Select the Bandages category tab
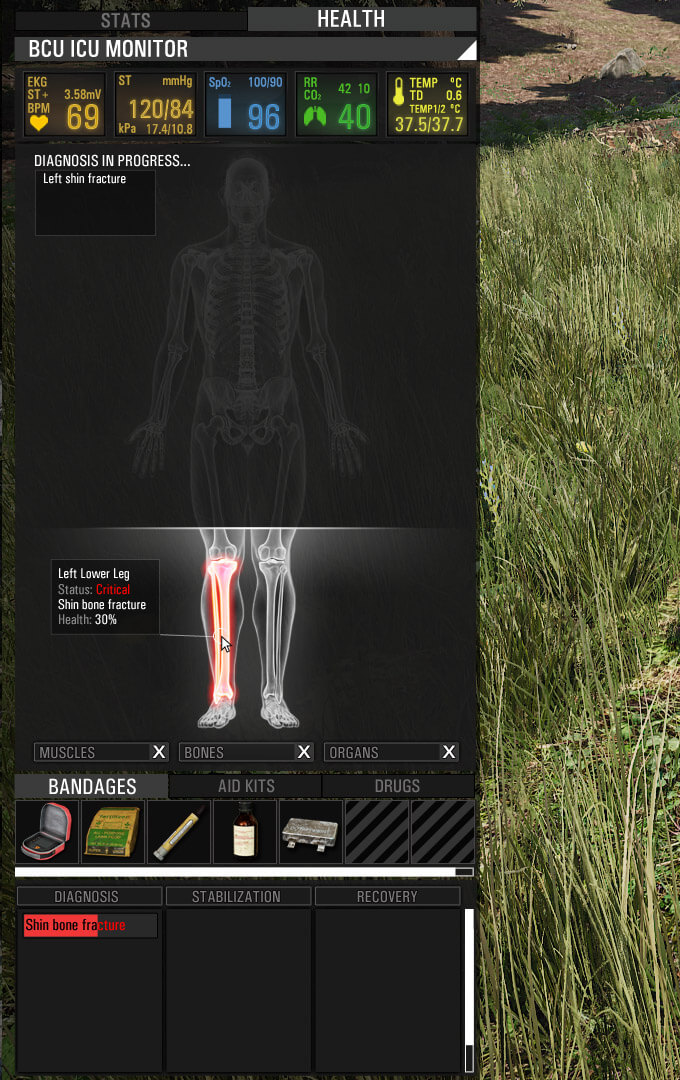The image size is (680, 1080). point(92,786)
